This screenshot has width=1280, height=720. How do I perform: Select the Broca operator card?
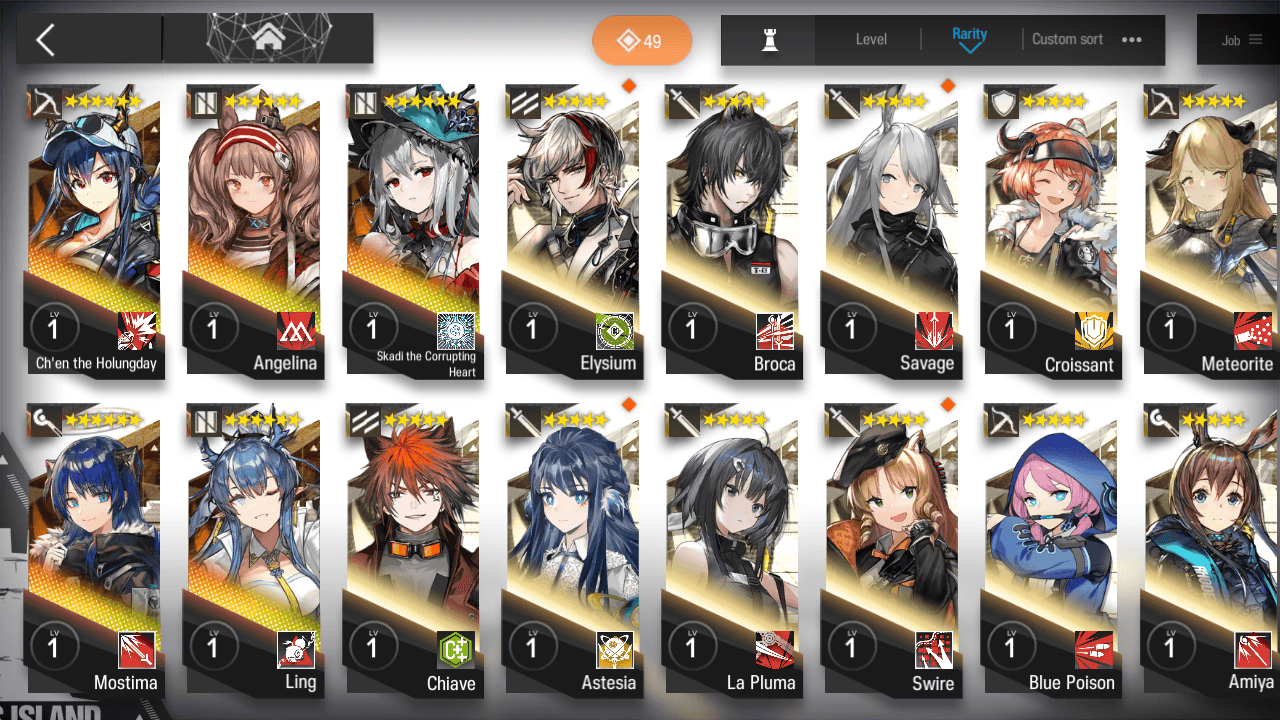[733, 230]
